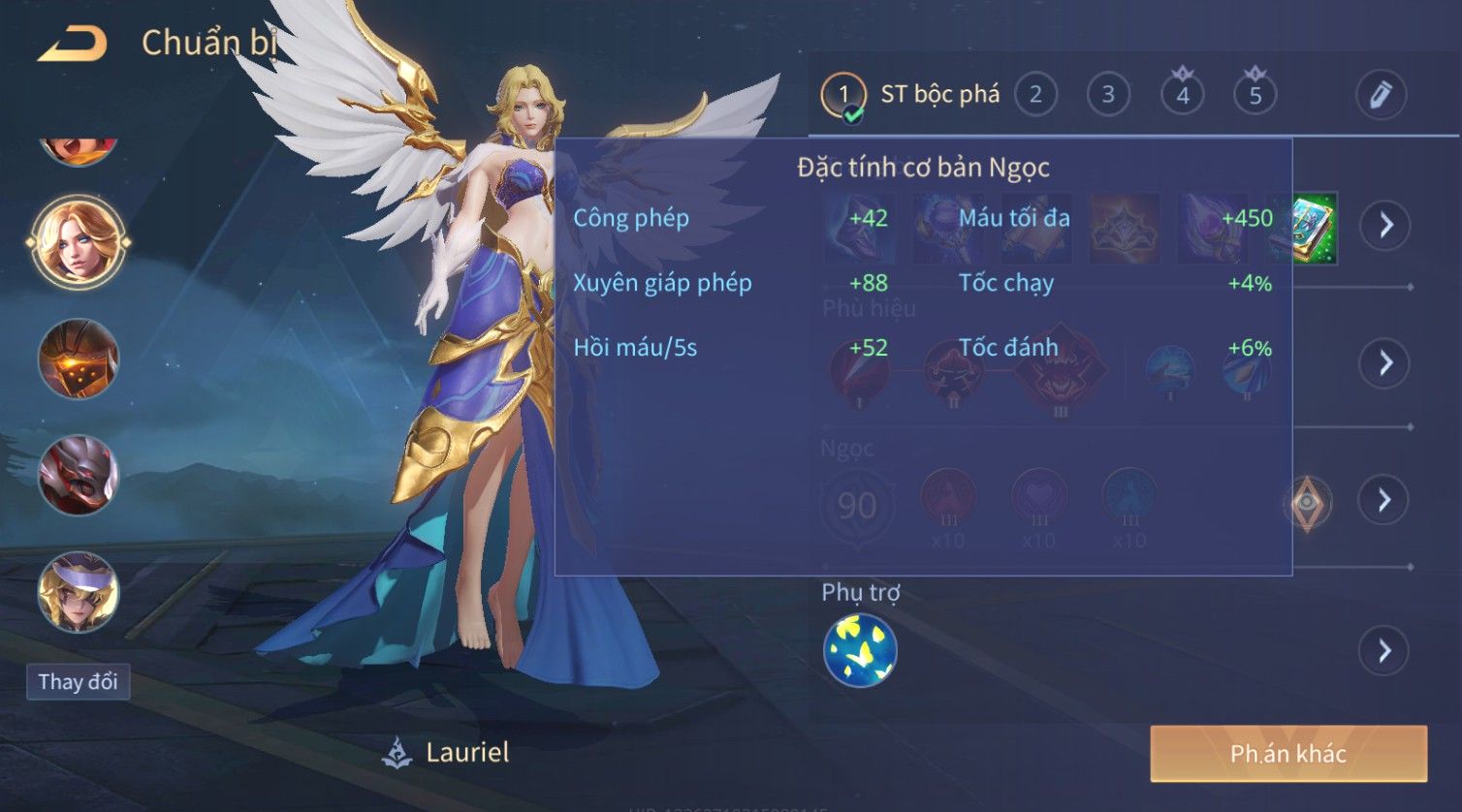Switch to build preset 3
This screenshot has height=812, width=1462.
[1108, 95]
